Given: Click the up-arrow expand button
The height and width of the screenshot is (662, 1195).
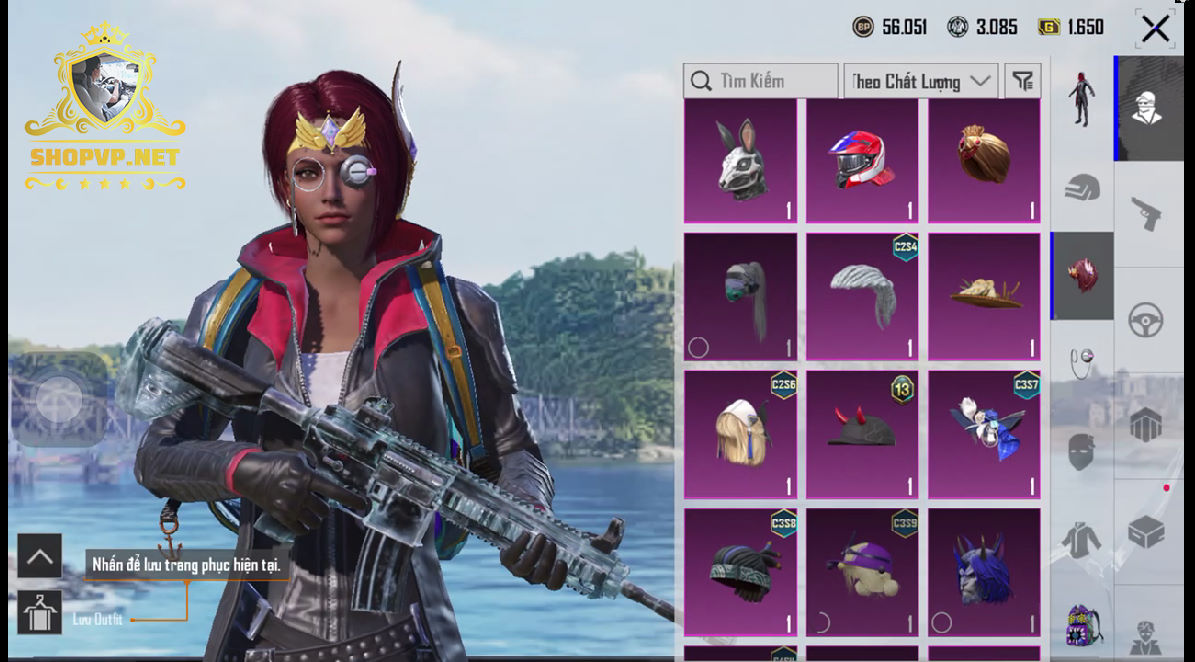Looking at the screenshot, I should (40, 556).
